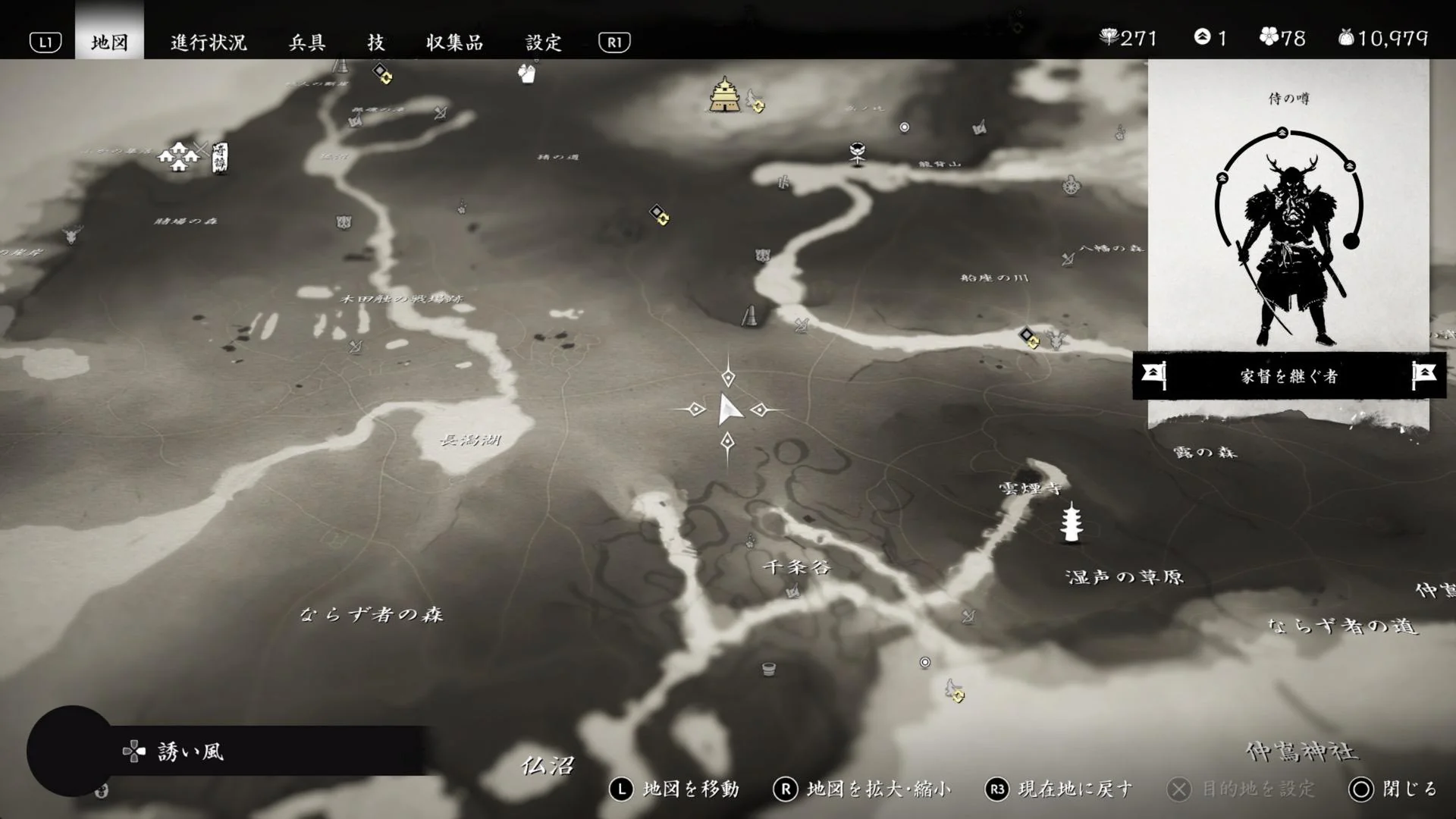This screenshot has width=1456, height=819.
Task: Click the village huts icon near 山かの集落
Action: [180, 157]
